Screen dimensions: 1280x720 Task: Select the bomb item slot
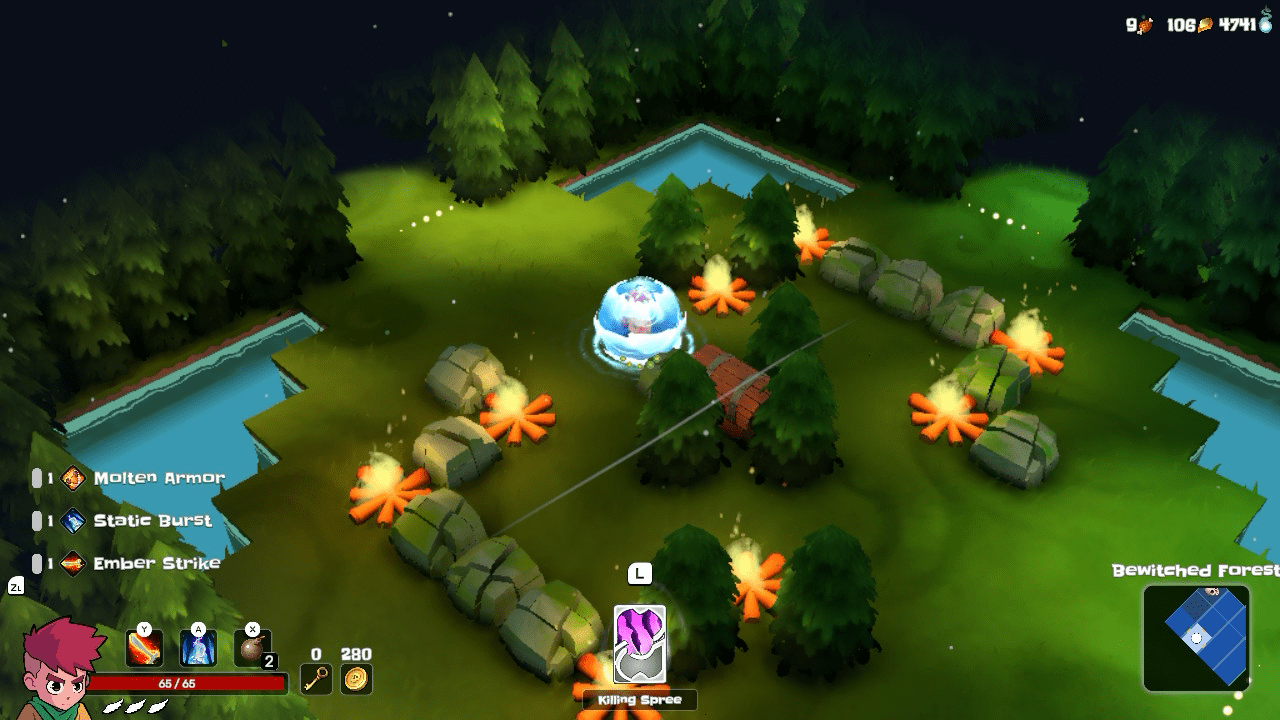pyautogui.click(x=252, y=647)
